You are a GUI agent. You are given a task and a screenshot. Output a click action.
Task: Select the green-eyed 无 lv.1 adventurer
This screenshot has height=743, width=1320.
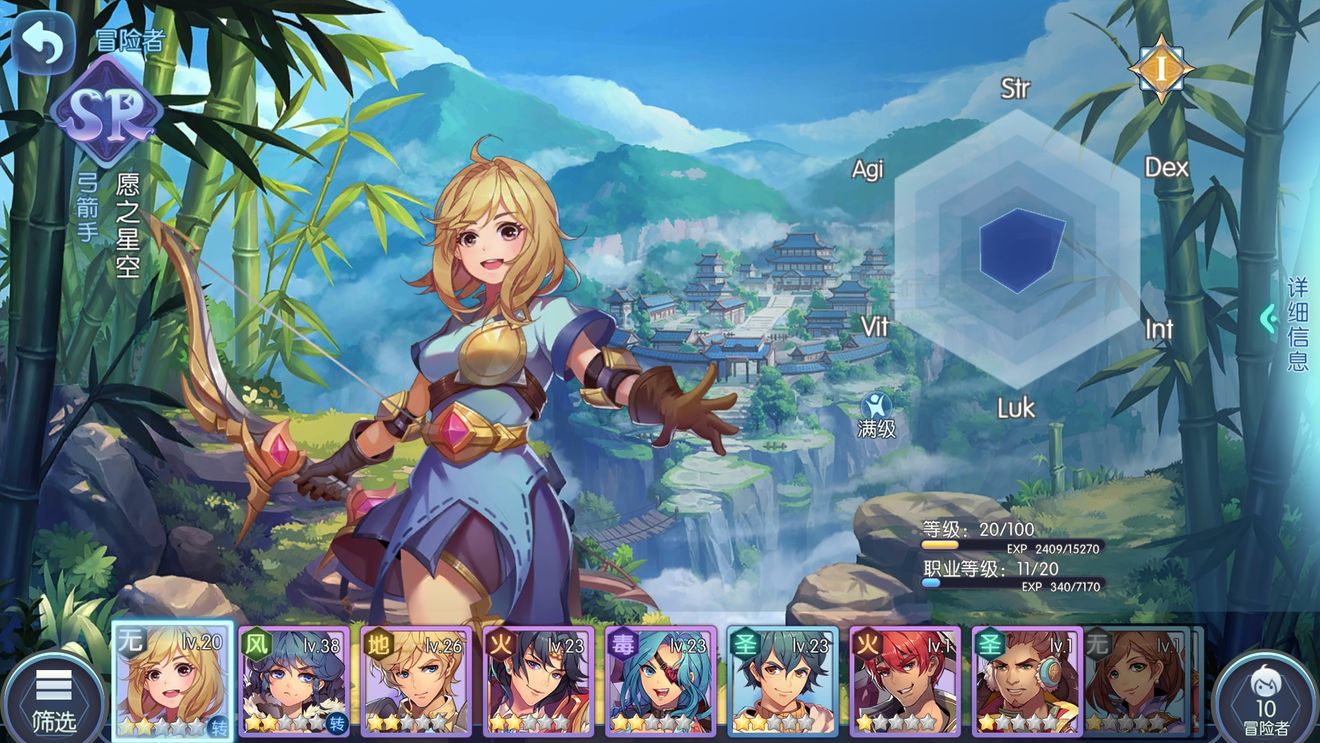(1138, 681)
